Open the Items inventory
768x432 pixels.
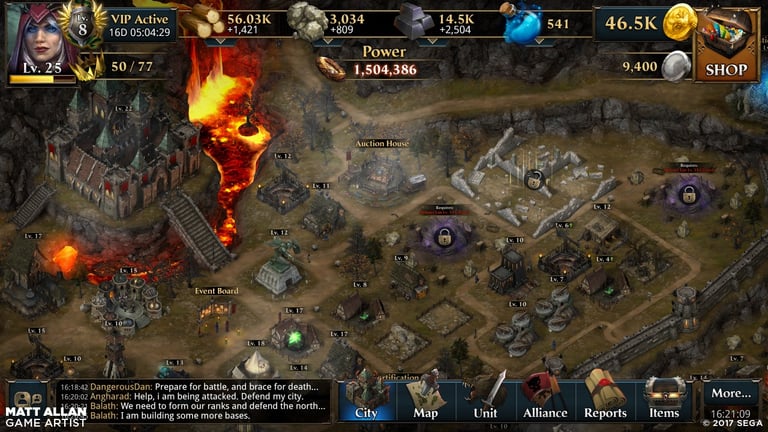(x=664, y=398)
